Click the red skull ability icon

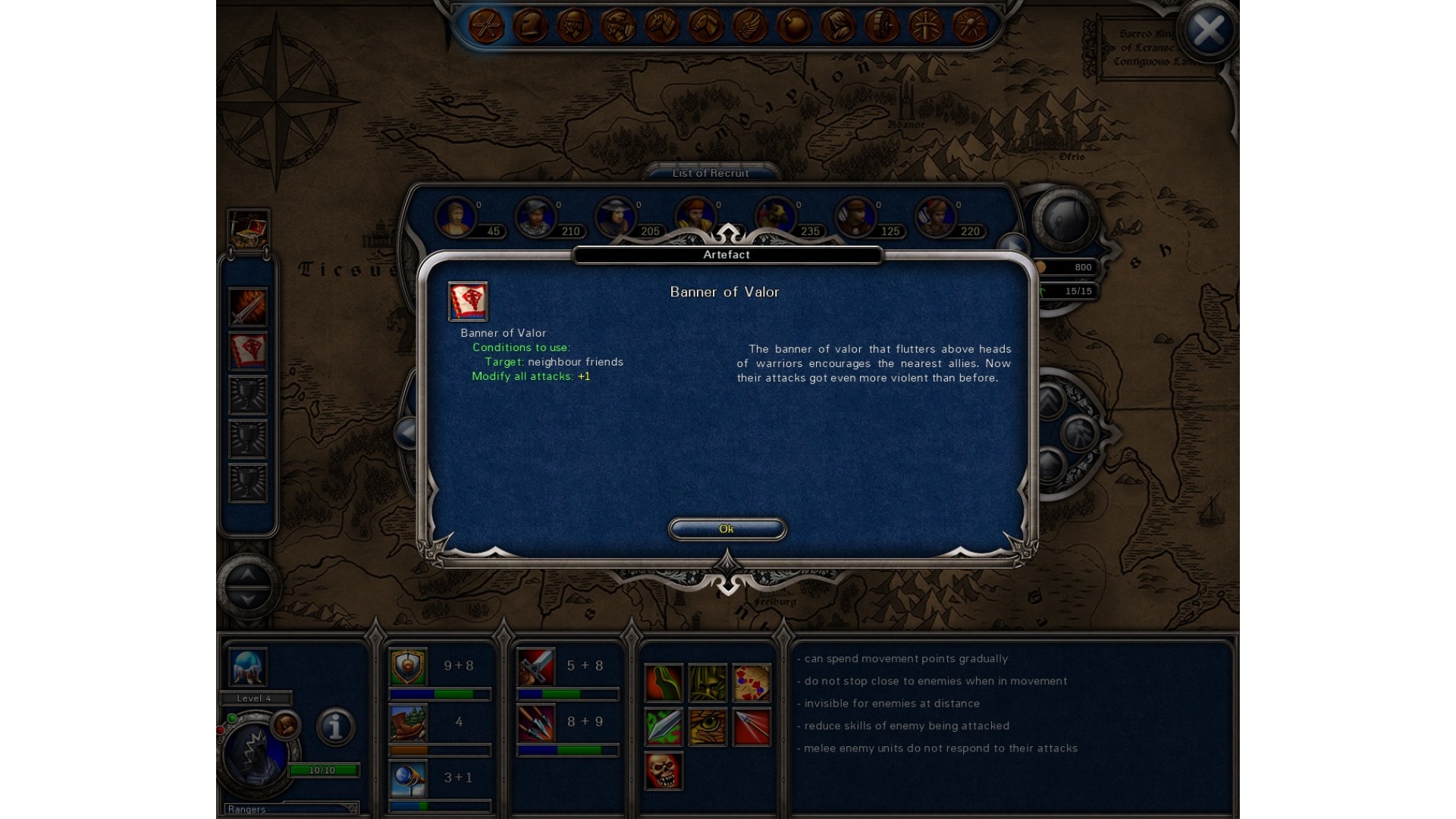tap(664, 770)
